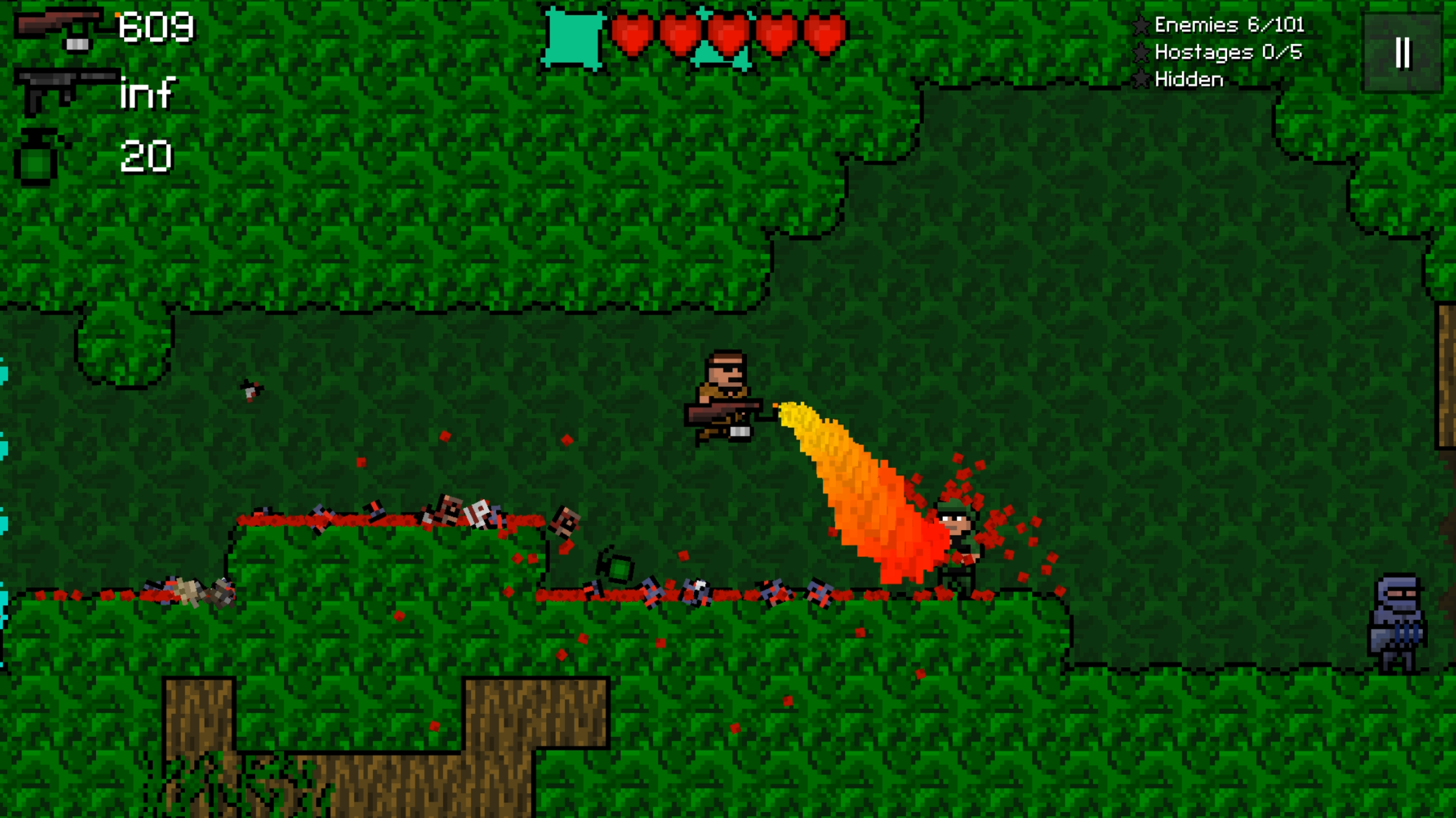The height and width of the screenshot is (818, 1456).
Task: Click the first red heart in health bar
Action: tap(632, 33)
